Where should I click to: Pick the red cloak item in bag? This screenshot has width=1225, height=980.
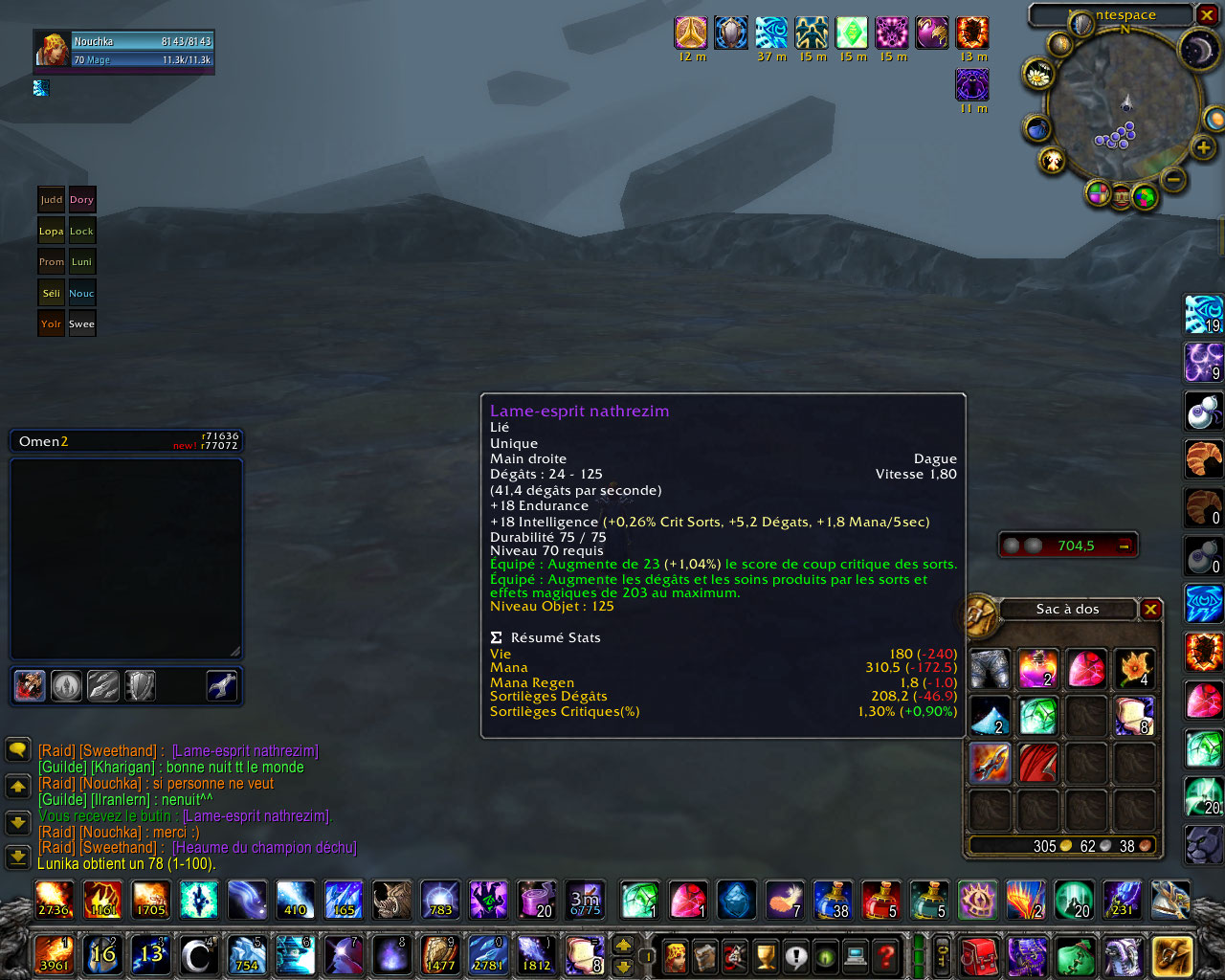click(1037, 763)
